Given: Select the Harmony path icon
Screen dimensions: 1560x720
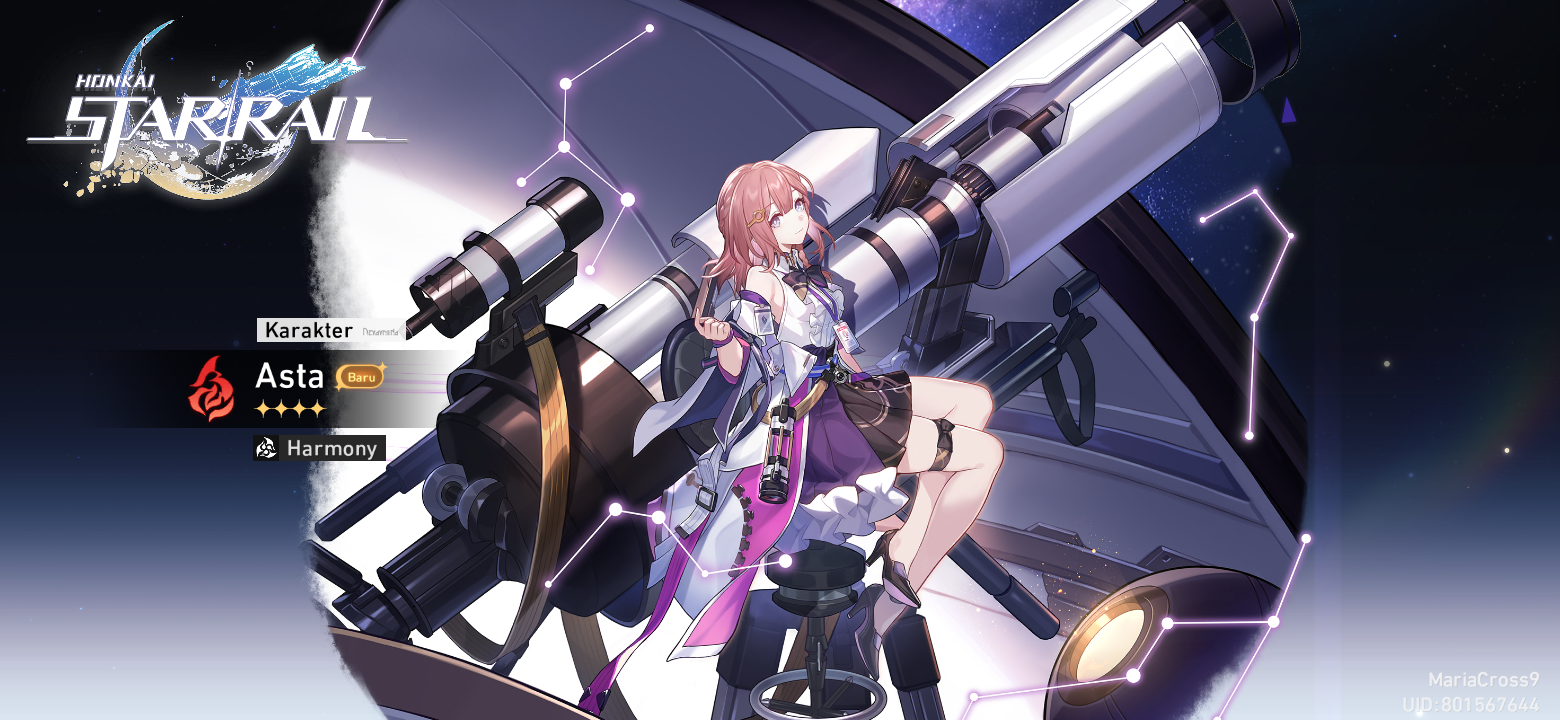Looking at the screenshot, I should 266,449.
